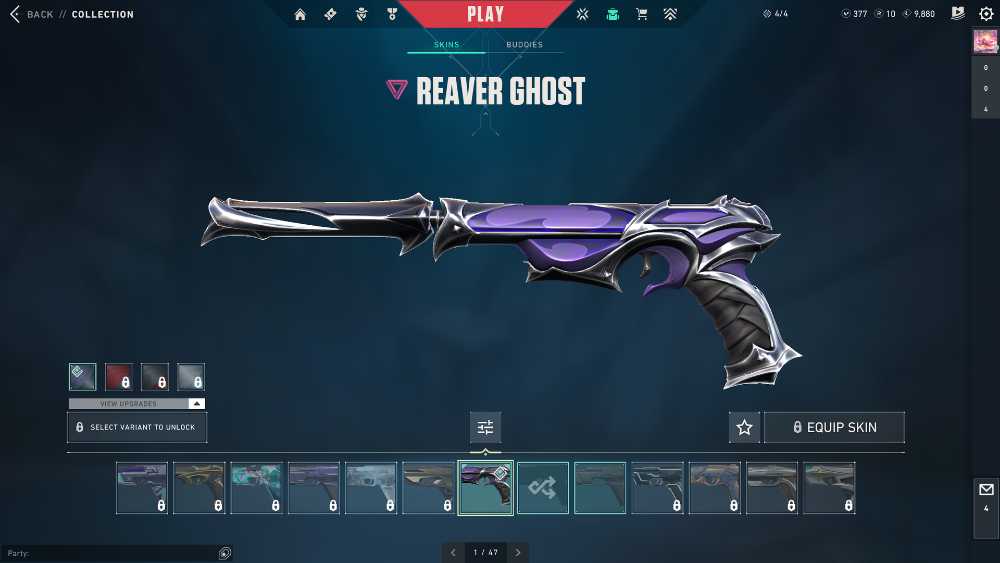Switch to the Buddies tab
The image size is (1000, 563).
pos(524,45)
